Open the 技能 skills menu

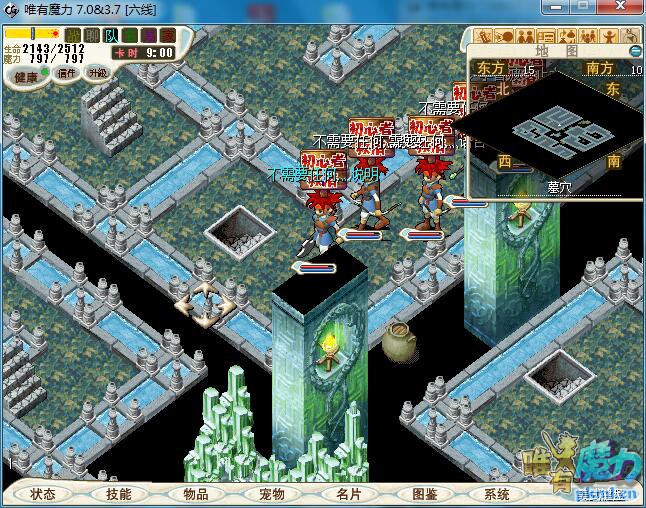click(x=119, y=494)
